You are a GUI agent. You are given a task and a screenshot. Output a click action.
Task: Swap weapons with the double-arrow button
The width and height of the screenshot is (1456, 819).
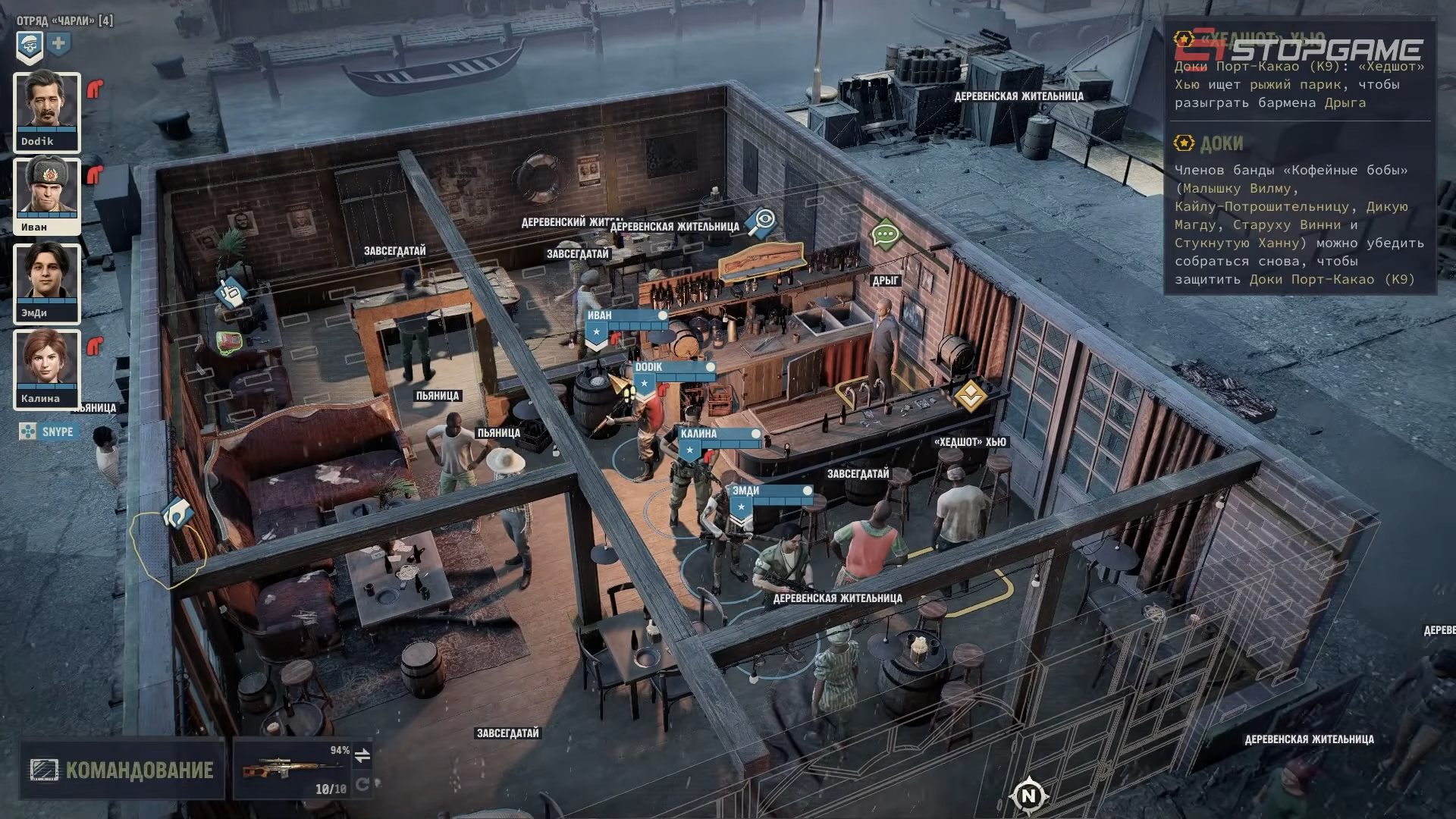click(x=362, y=755)
